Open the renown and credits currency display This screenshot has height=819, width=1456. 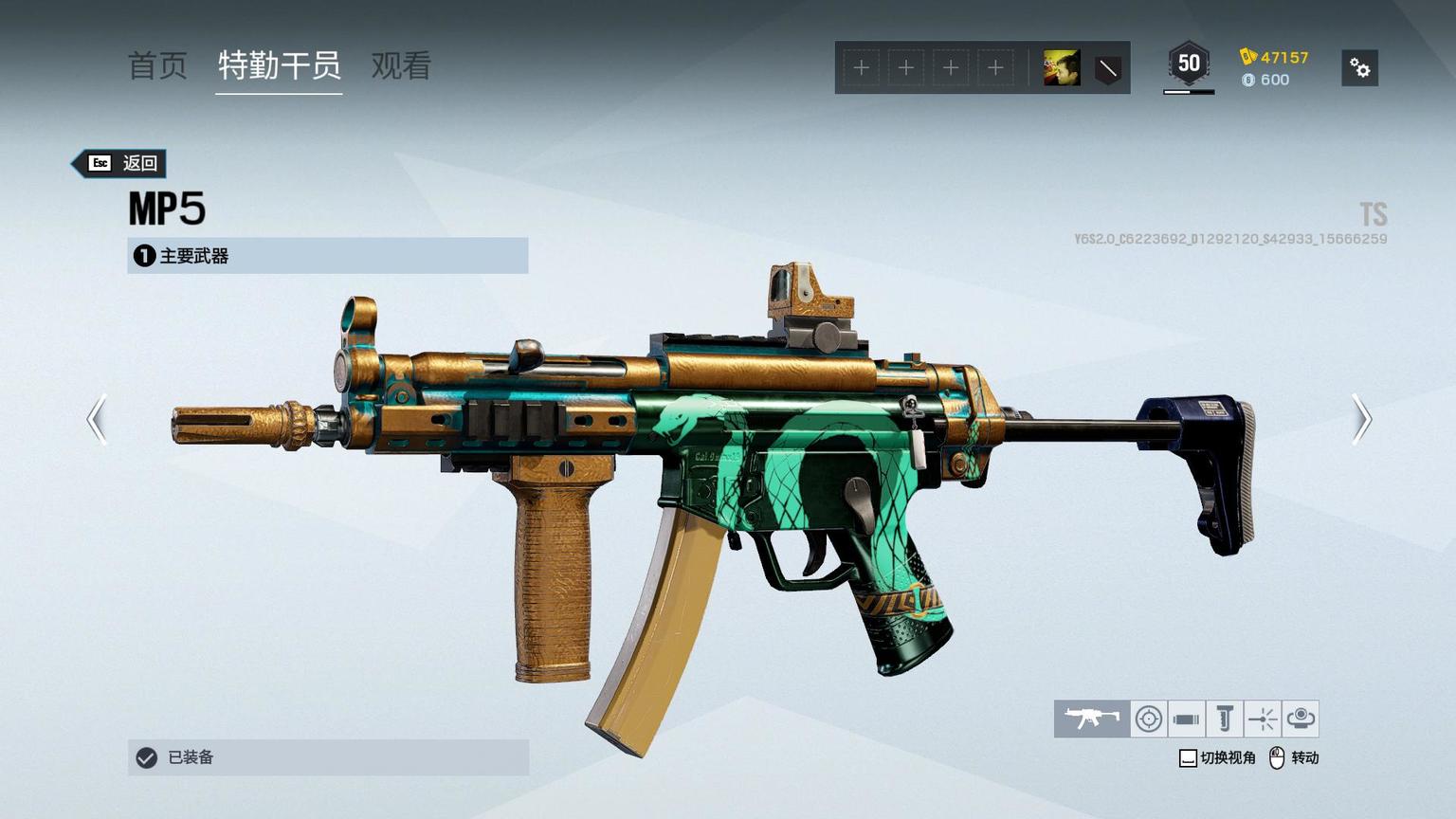(1274, 68)
